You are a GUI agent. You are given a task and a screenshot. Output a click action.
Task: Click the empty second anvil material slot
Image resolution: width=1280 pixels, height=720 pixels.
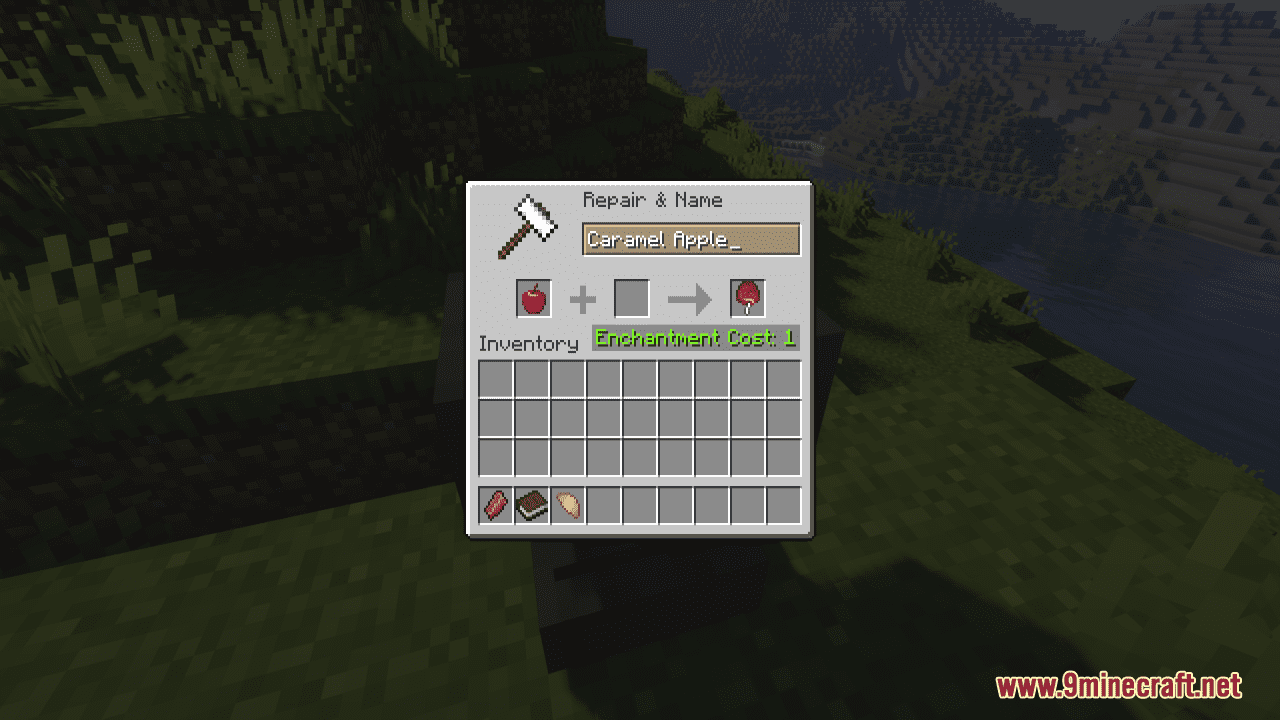point(632,298)
